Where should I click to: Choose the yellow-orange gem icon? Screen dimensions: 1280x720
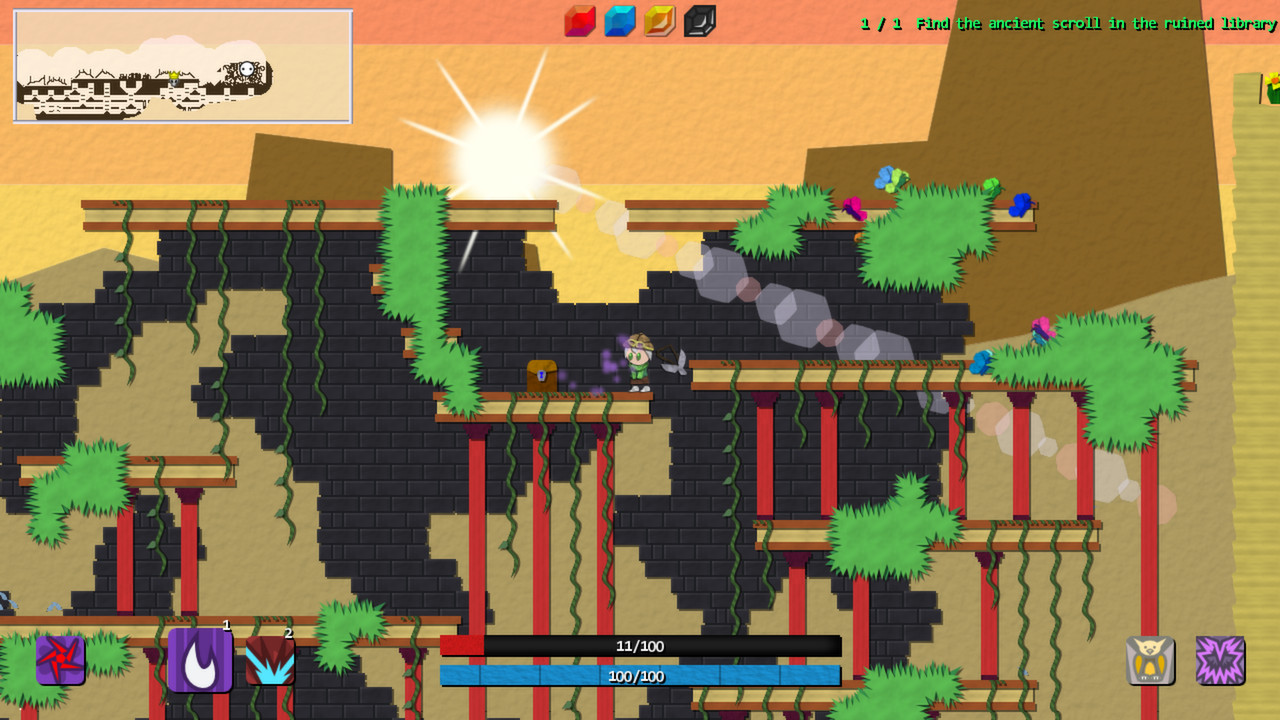tap(660, 21)
